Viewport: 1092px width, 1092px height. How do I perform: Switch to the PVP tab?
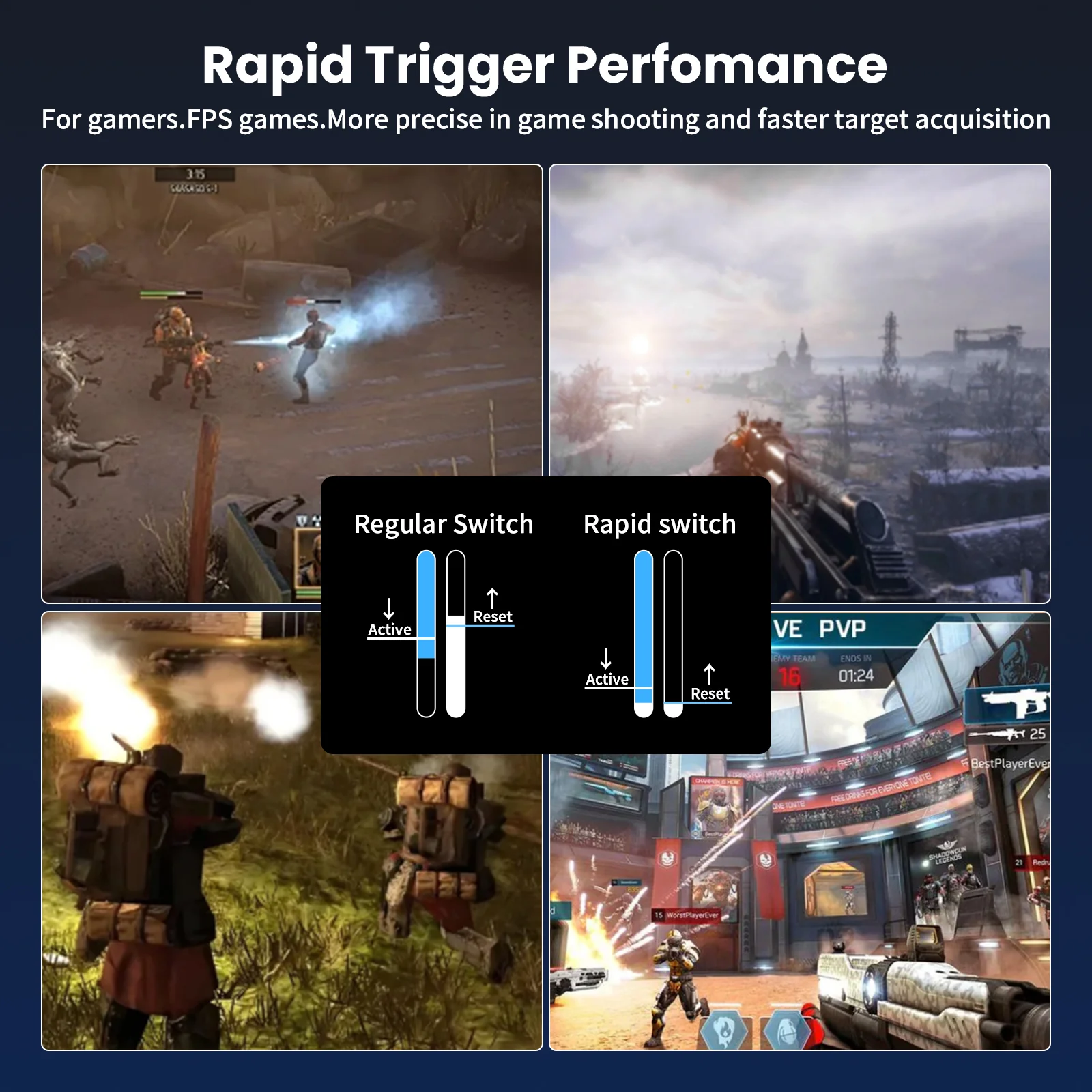click(843, 627)
